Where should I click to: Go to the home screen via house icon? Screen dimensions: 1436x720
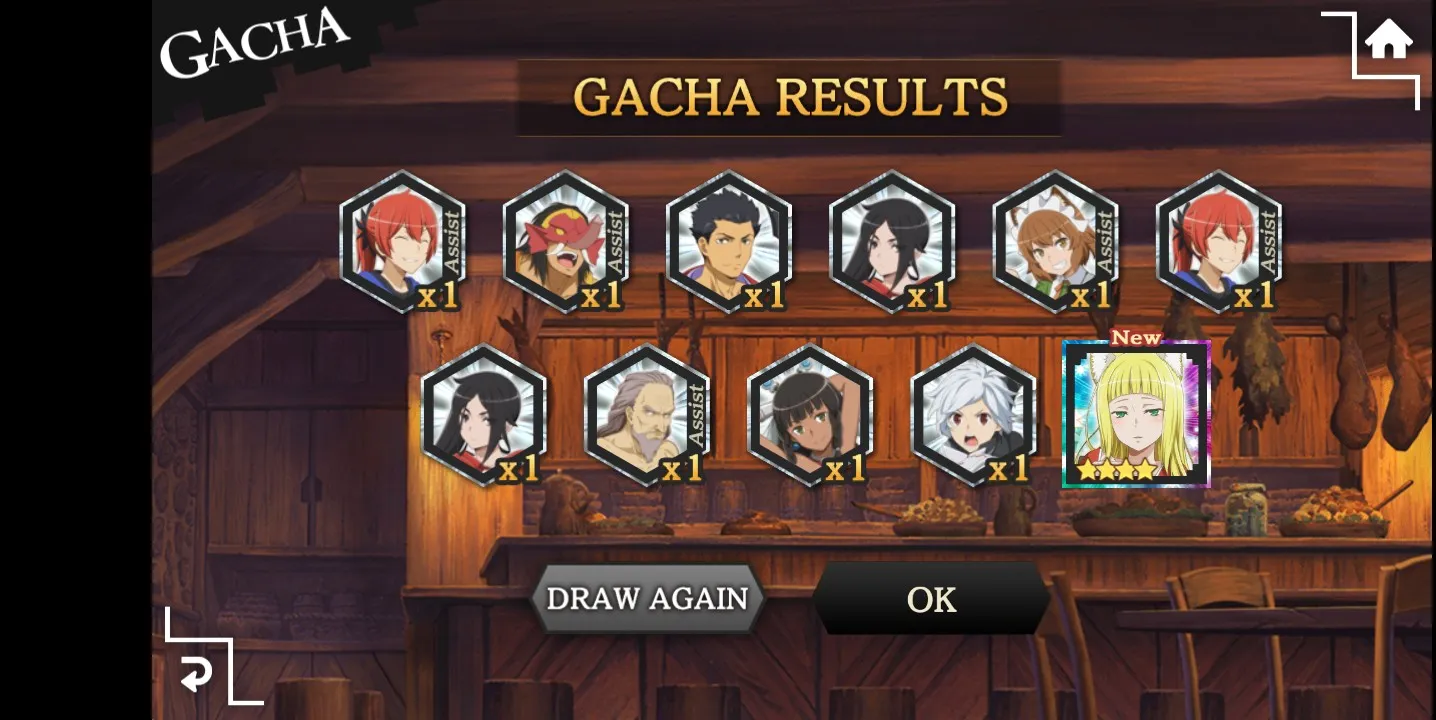click(1388, 43)
